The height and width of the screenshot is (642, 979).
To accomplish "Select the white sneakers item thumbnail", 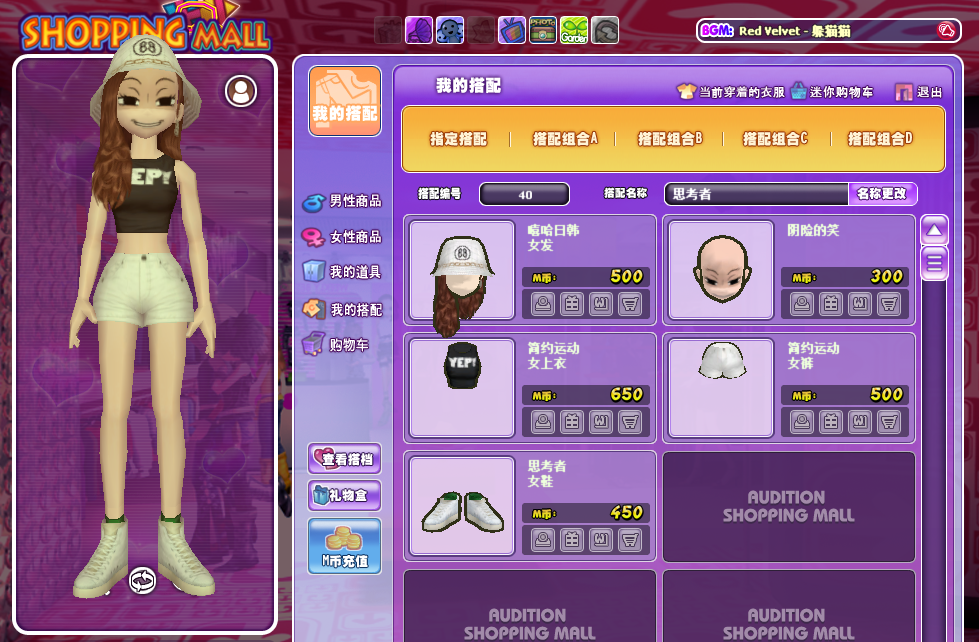I will pyautogui.click(x=461, y=506).
